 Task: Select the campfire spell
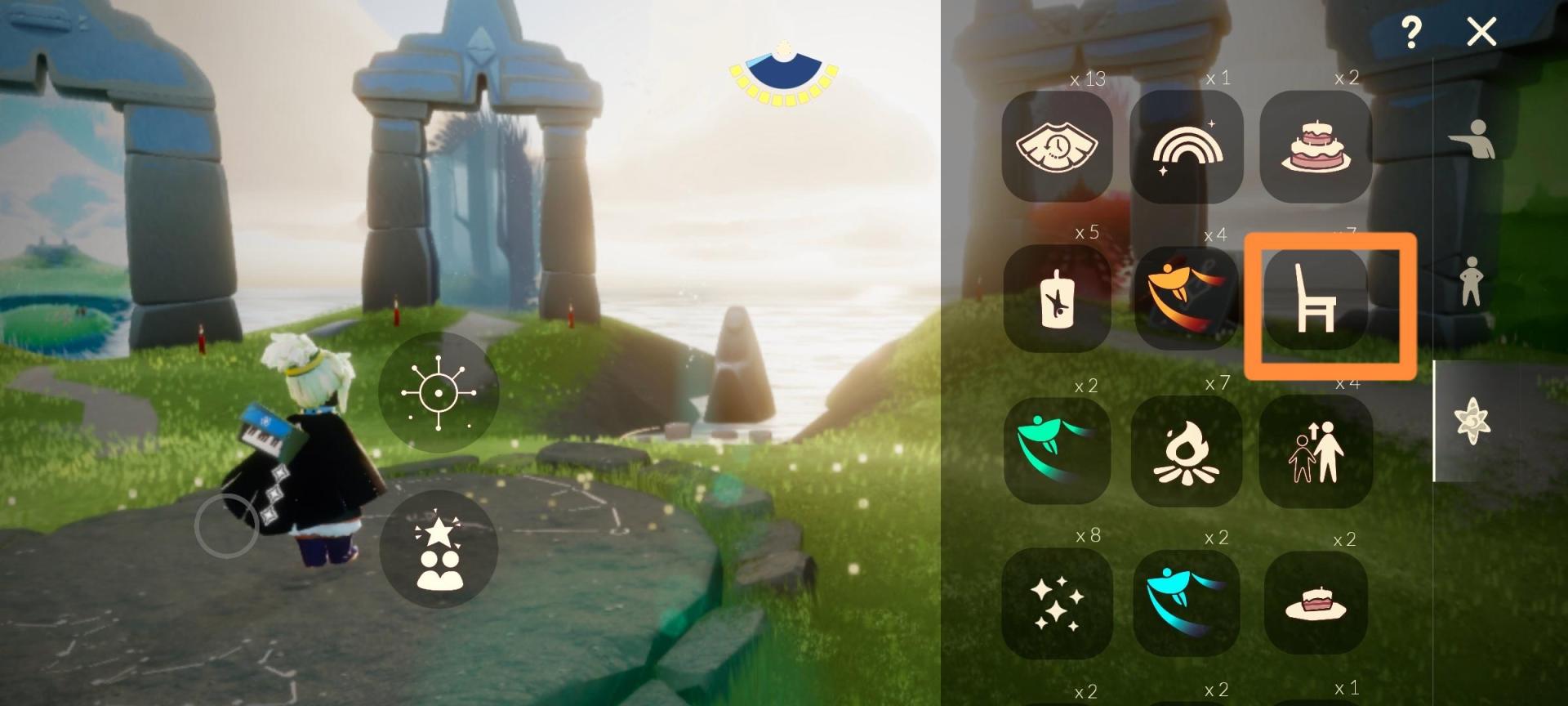1186,451
